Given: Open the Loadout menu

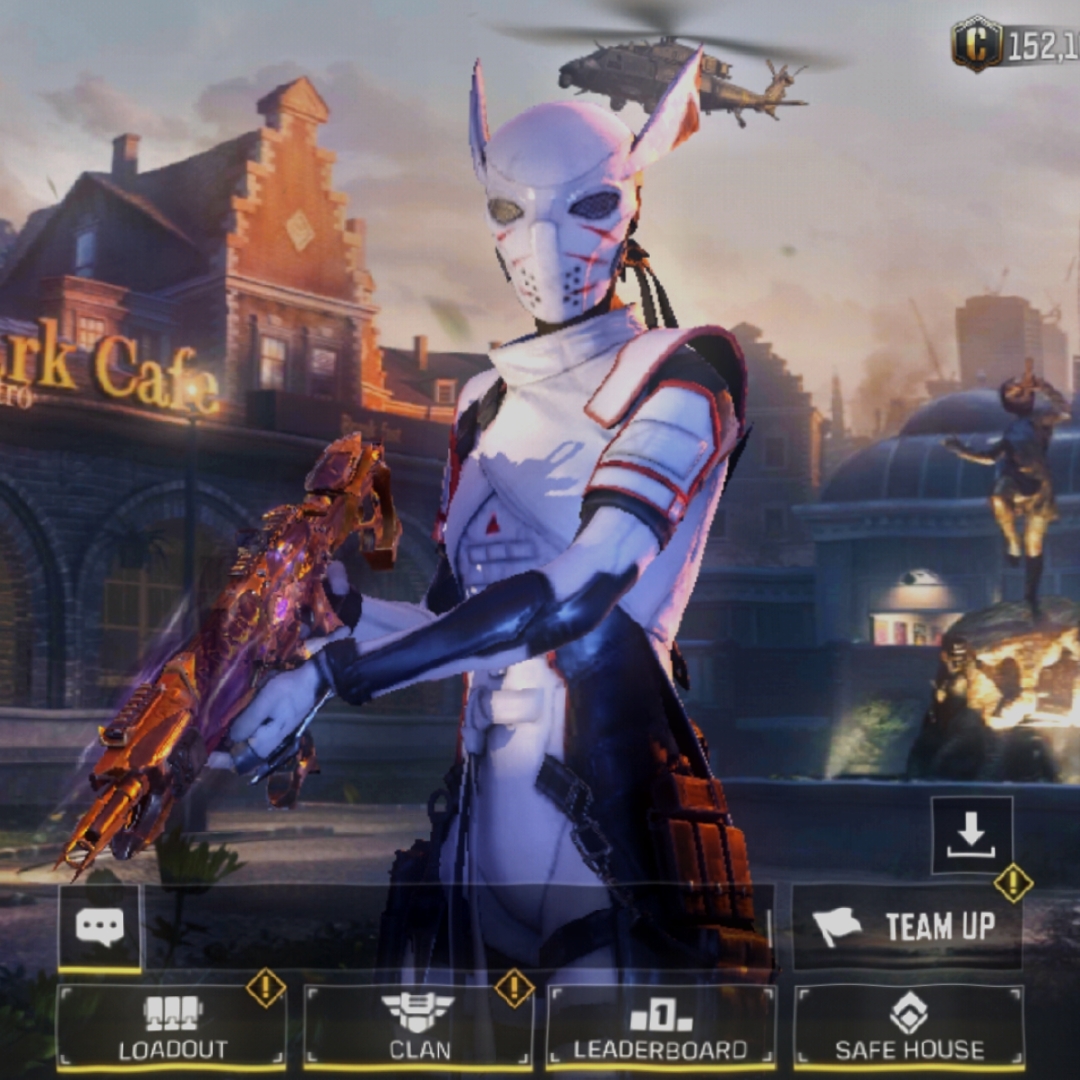Looking at the screenshot, I should (172, 1027).
